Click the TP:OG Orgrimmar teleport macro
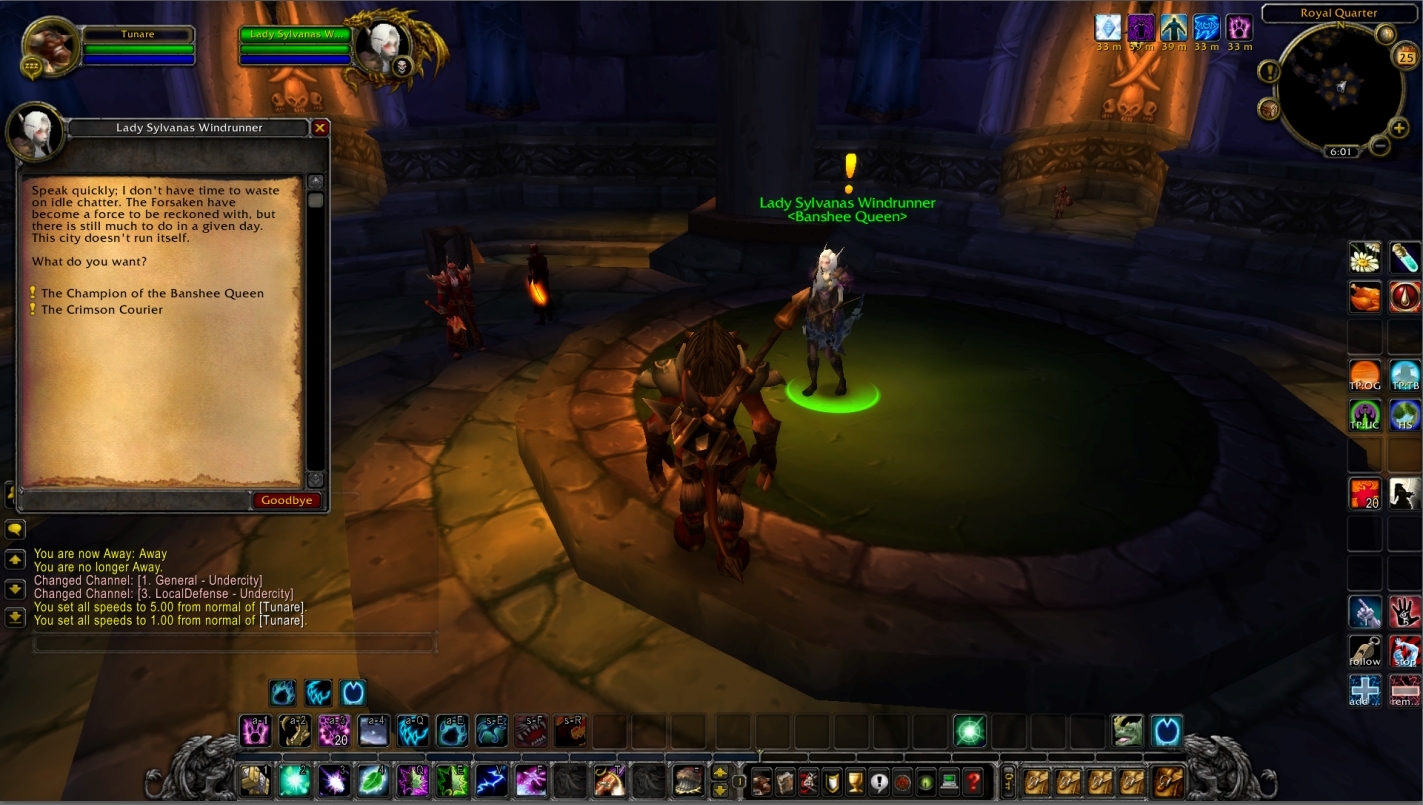The image size is (1423, 805). pyautogui.click(x=1365, y=375)
